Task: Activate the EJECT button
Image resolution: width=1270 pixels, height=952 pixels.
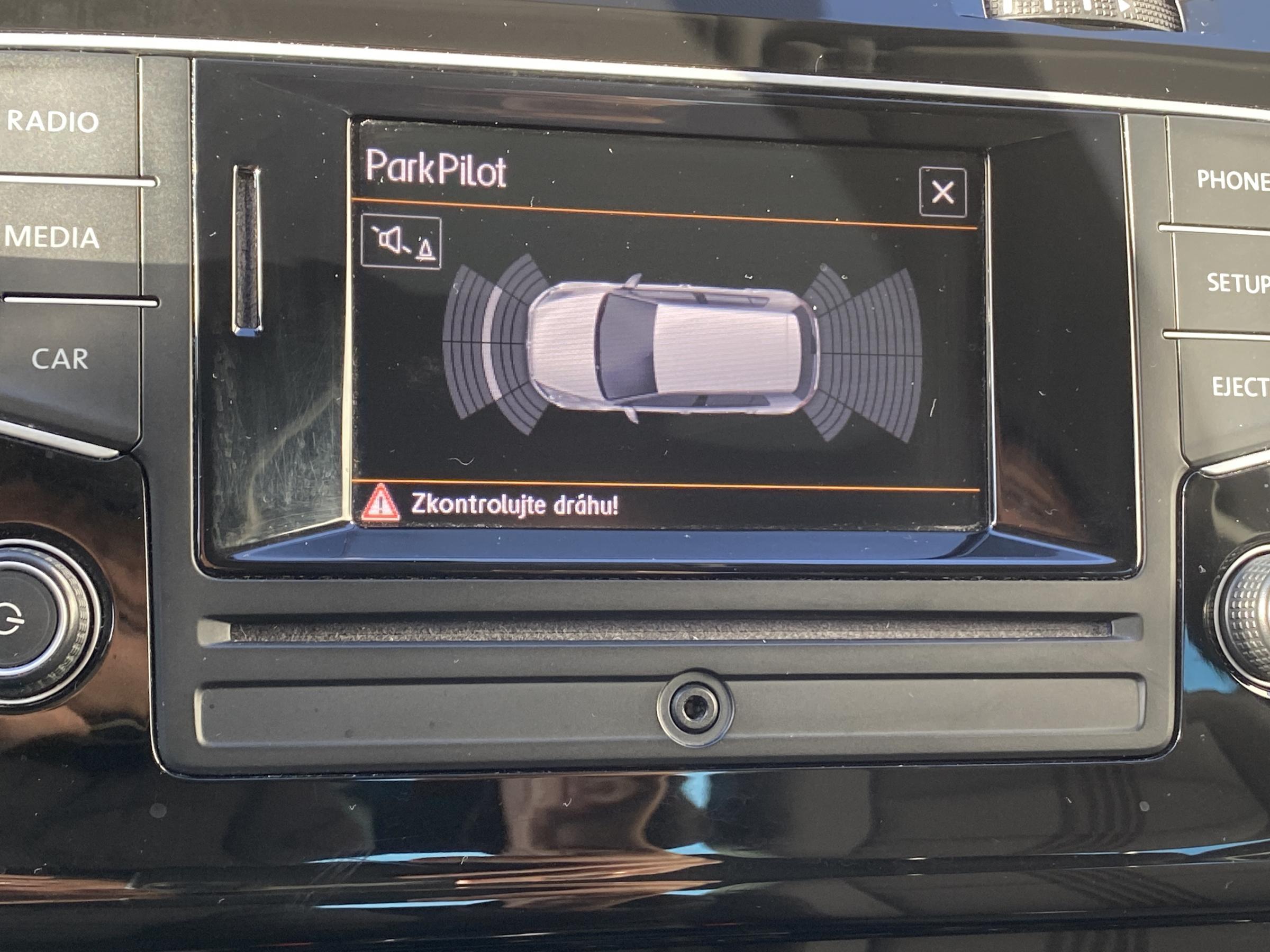Action: coord(1239,387)
